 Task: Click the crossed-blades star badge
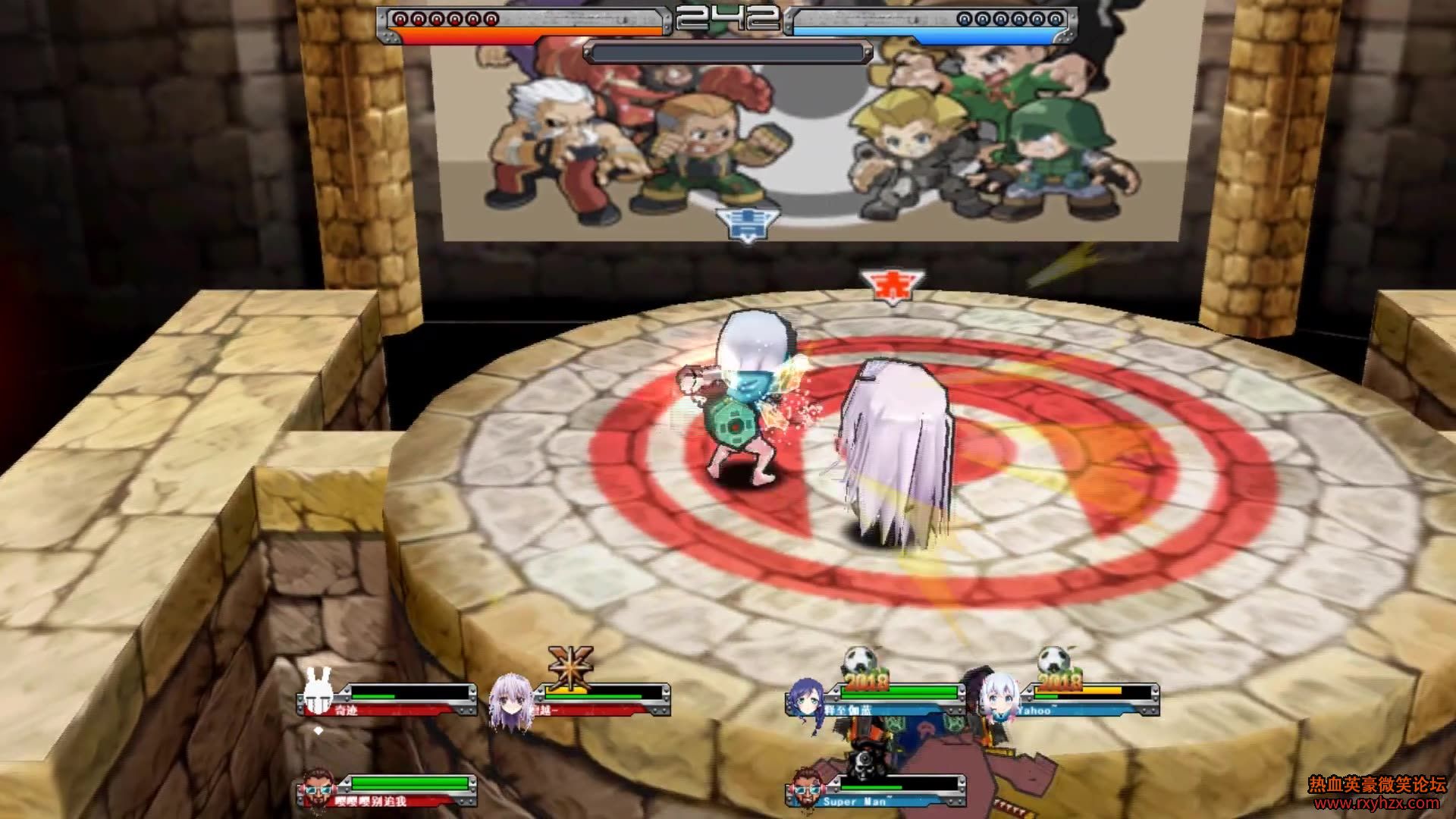click(570, 667)
